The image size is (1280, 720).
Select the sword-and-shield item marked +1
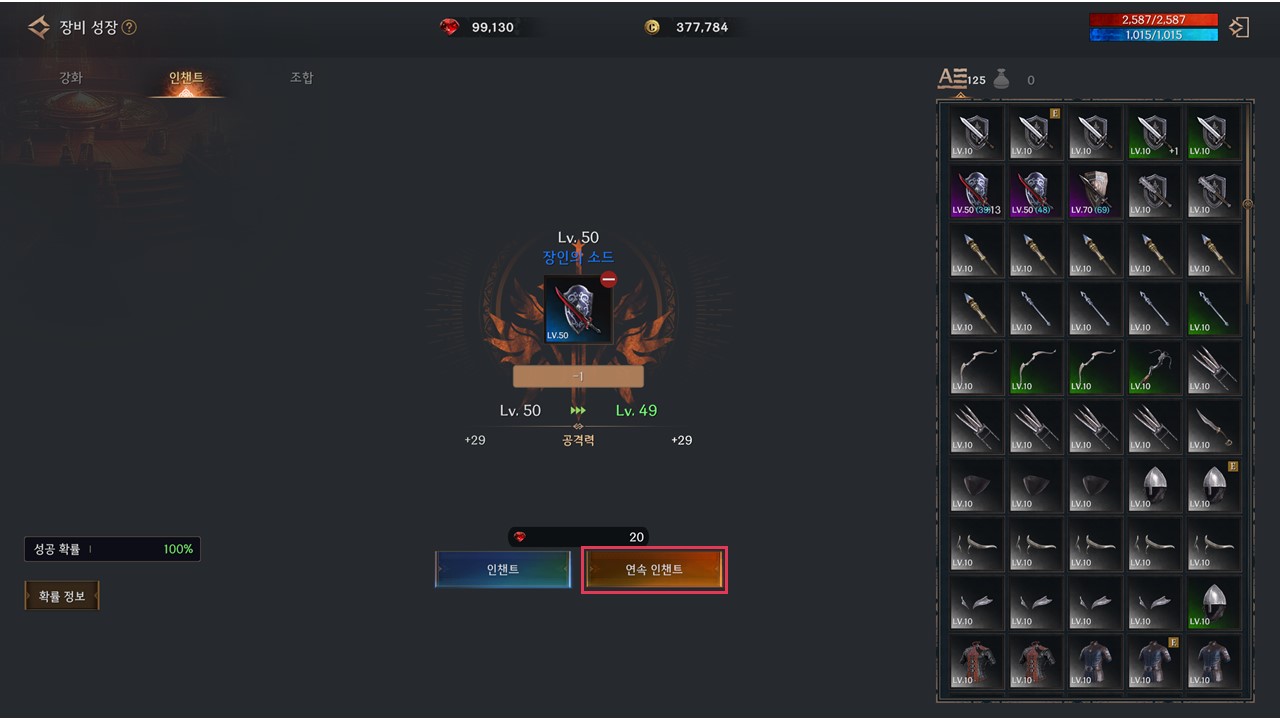tap(1153, 133)
